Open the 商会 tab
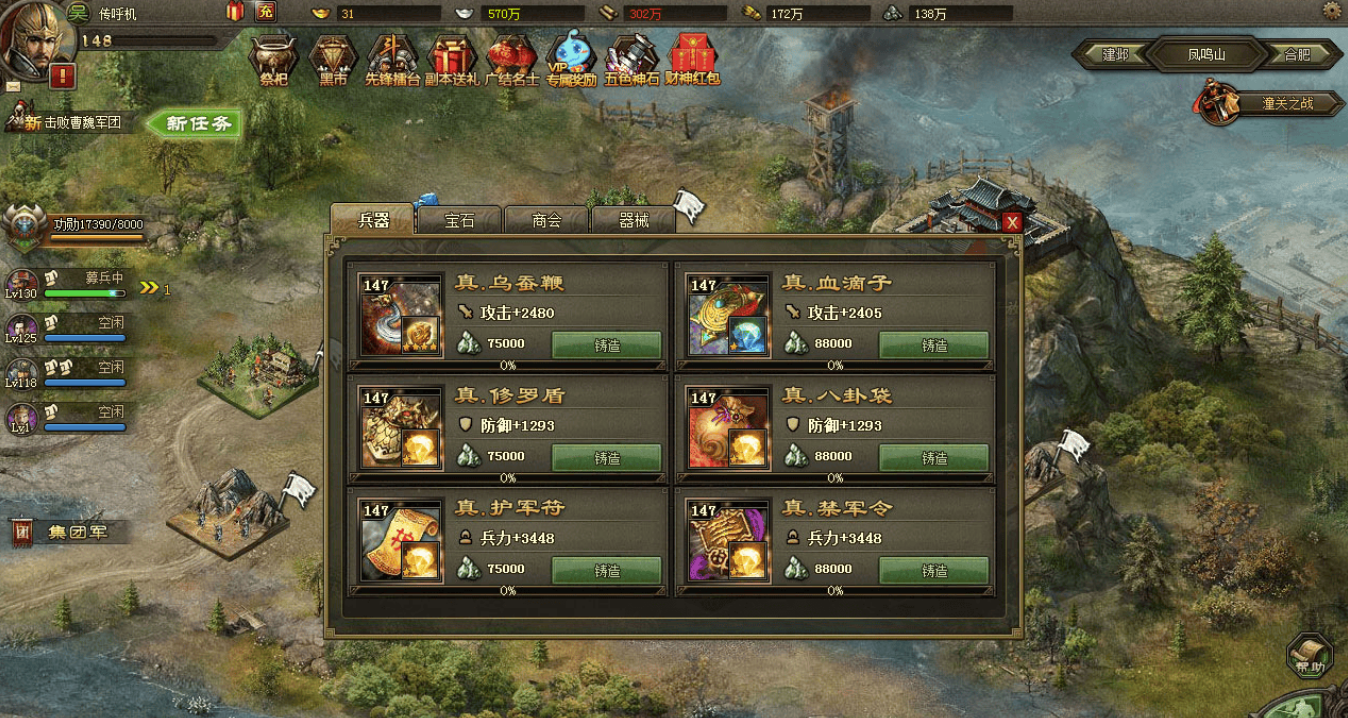This screenshot has height=718, width=1348. (x=546, y=221)
